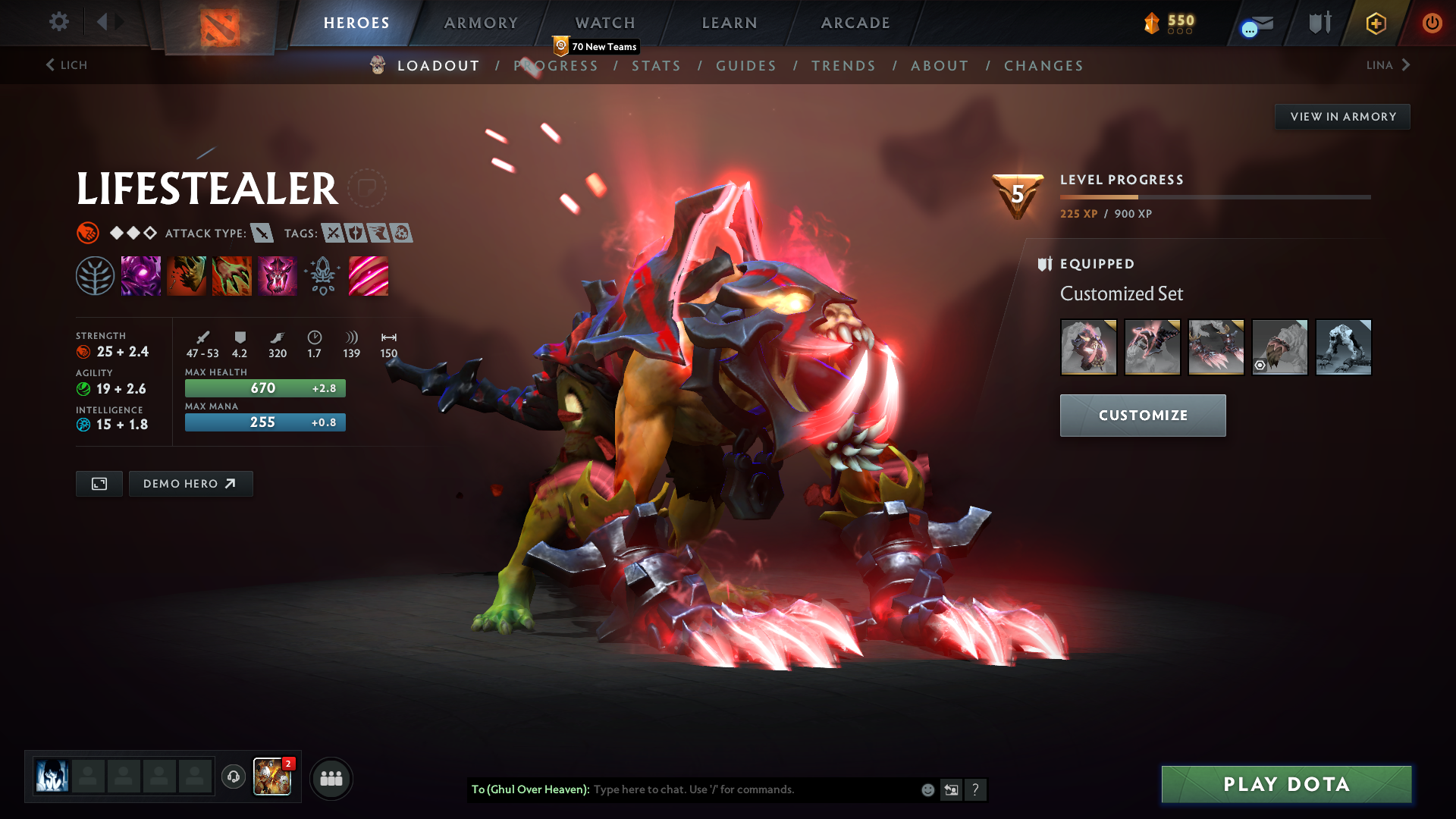The width and height of the screenshot is (1456, 819).
Task: Select the Feast ability icon
Action: pos(187,275)
